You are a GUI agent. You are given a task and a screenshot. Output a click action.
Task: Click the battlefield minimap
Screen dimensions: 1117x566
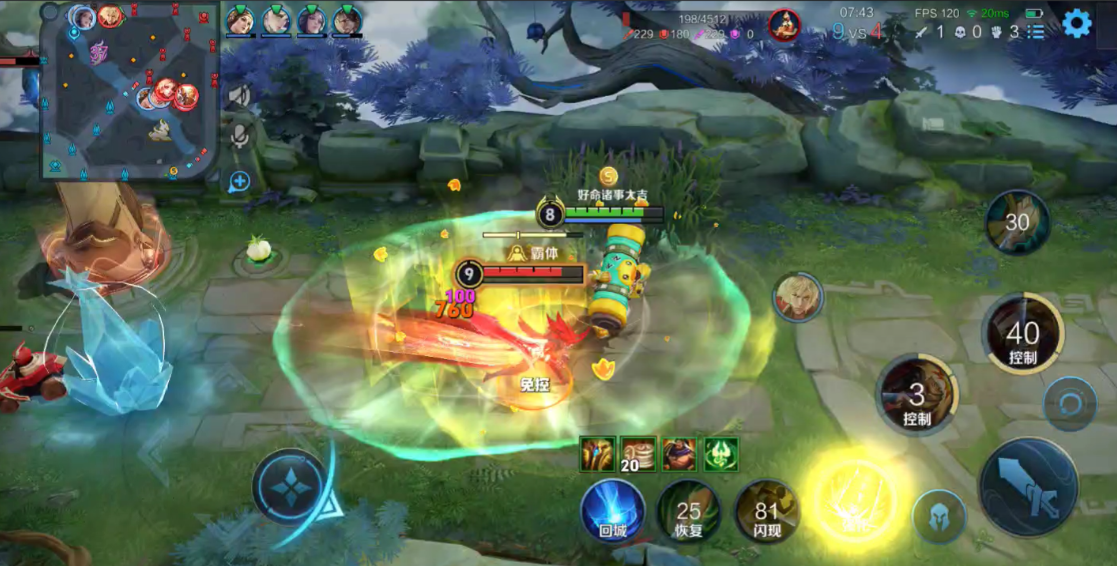pyautogui.click(x=129, y=92)
